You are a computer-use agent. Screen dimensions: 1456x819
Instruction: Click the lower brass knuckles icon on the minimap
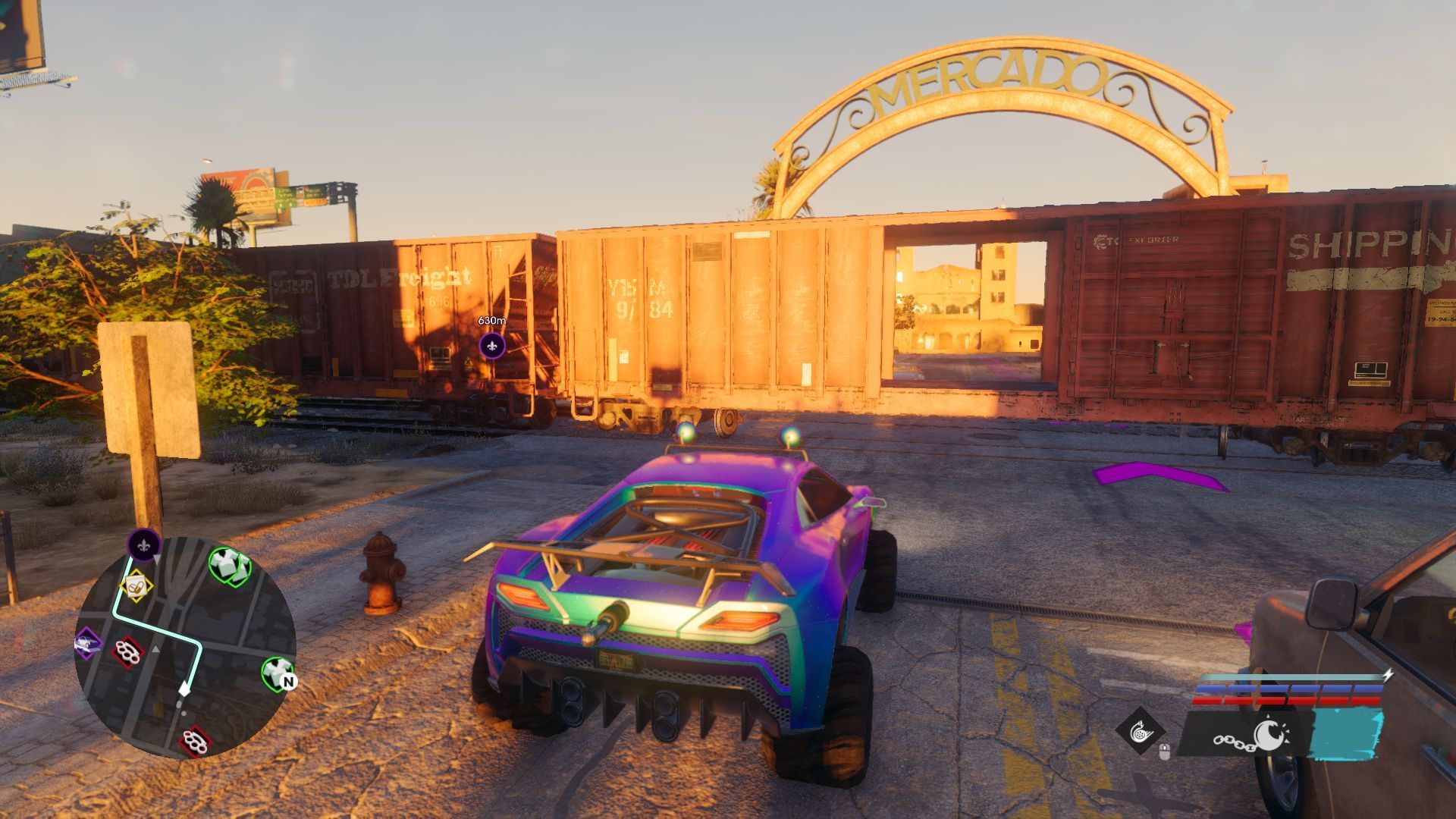point(193,741)
